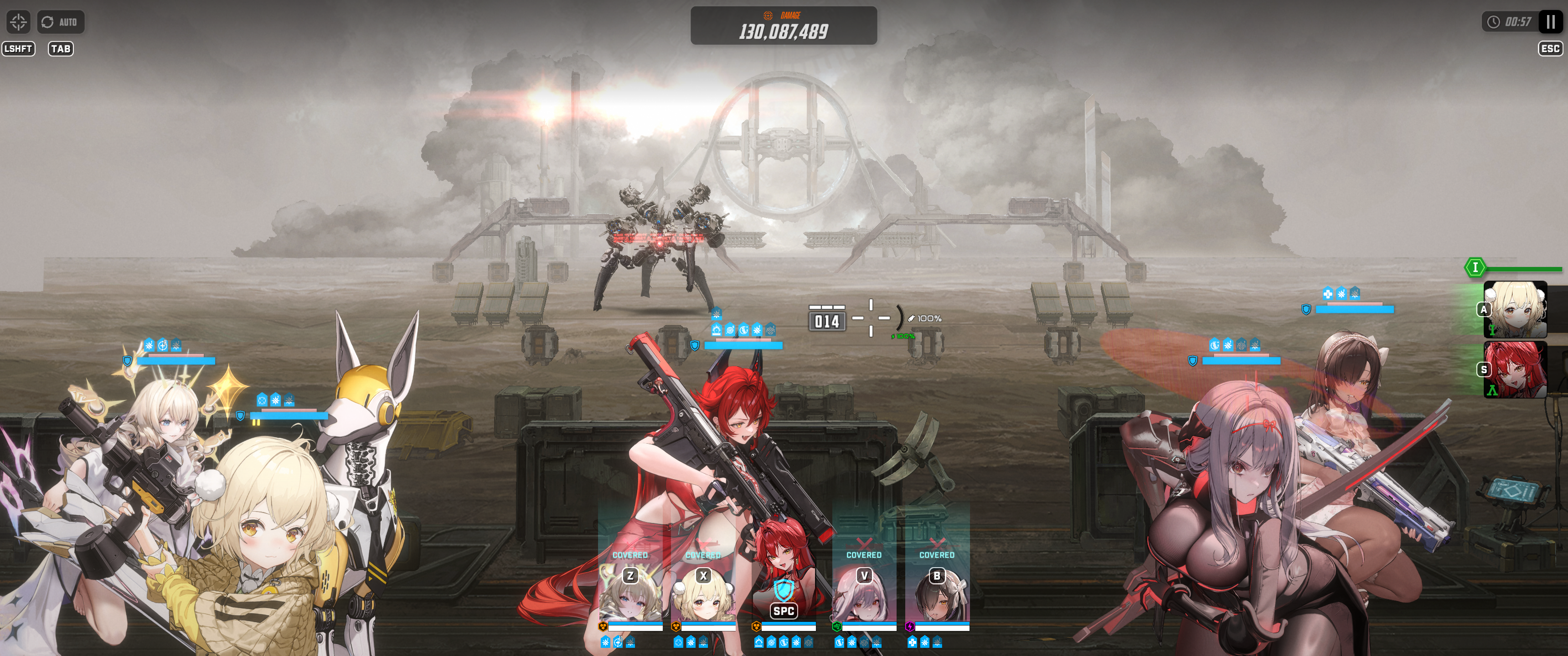This screenshot has width=1568, height=656.
Task: Click the green burst stage I icon
Action: tap(1474, 267)
